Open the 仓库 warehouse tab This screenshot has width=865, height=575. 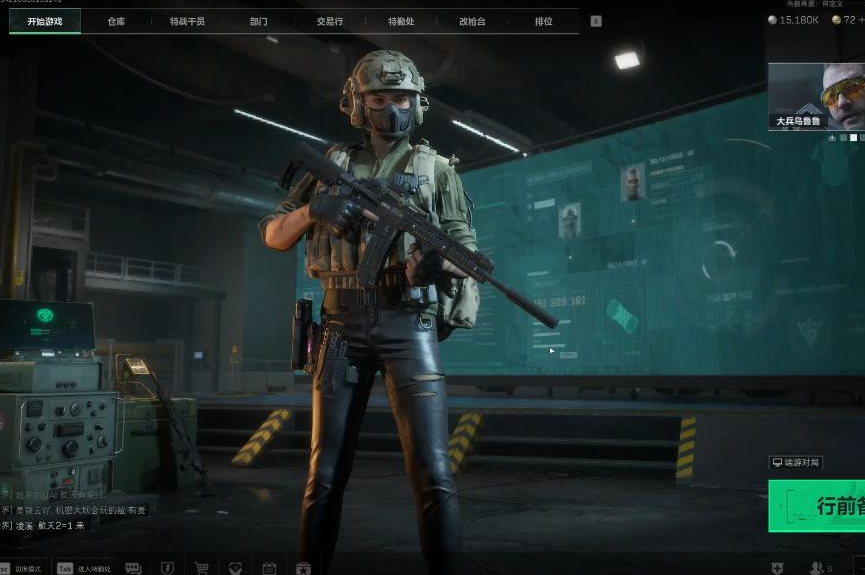(116, 21)
